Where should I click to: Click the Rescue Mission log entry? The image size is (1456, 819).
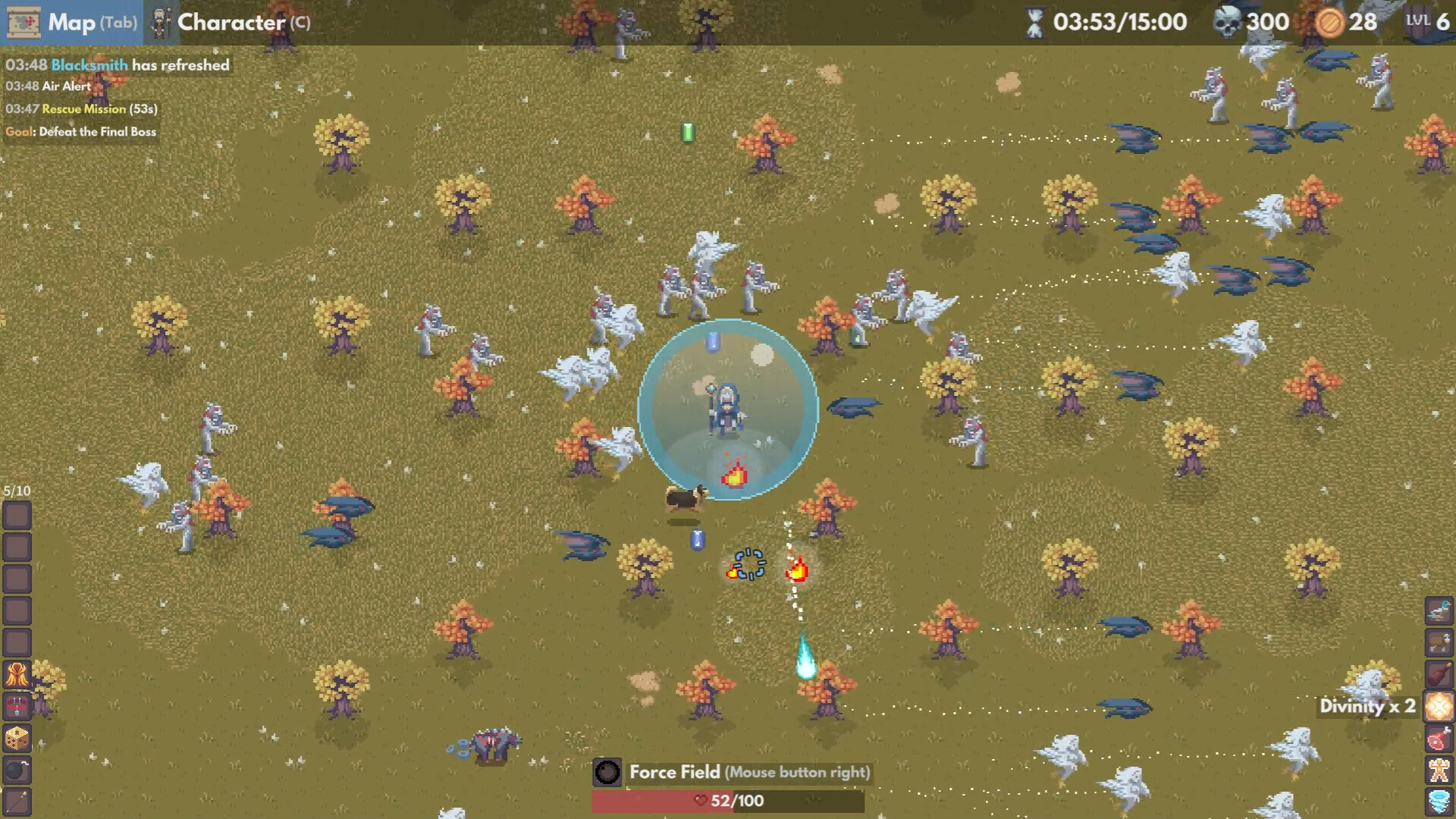click(82, 109)
